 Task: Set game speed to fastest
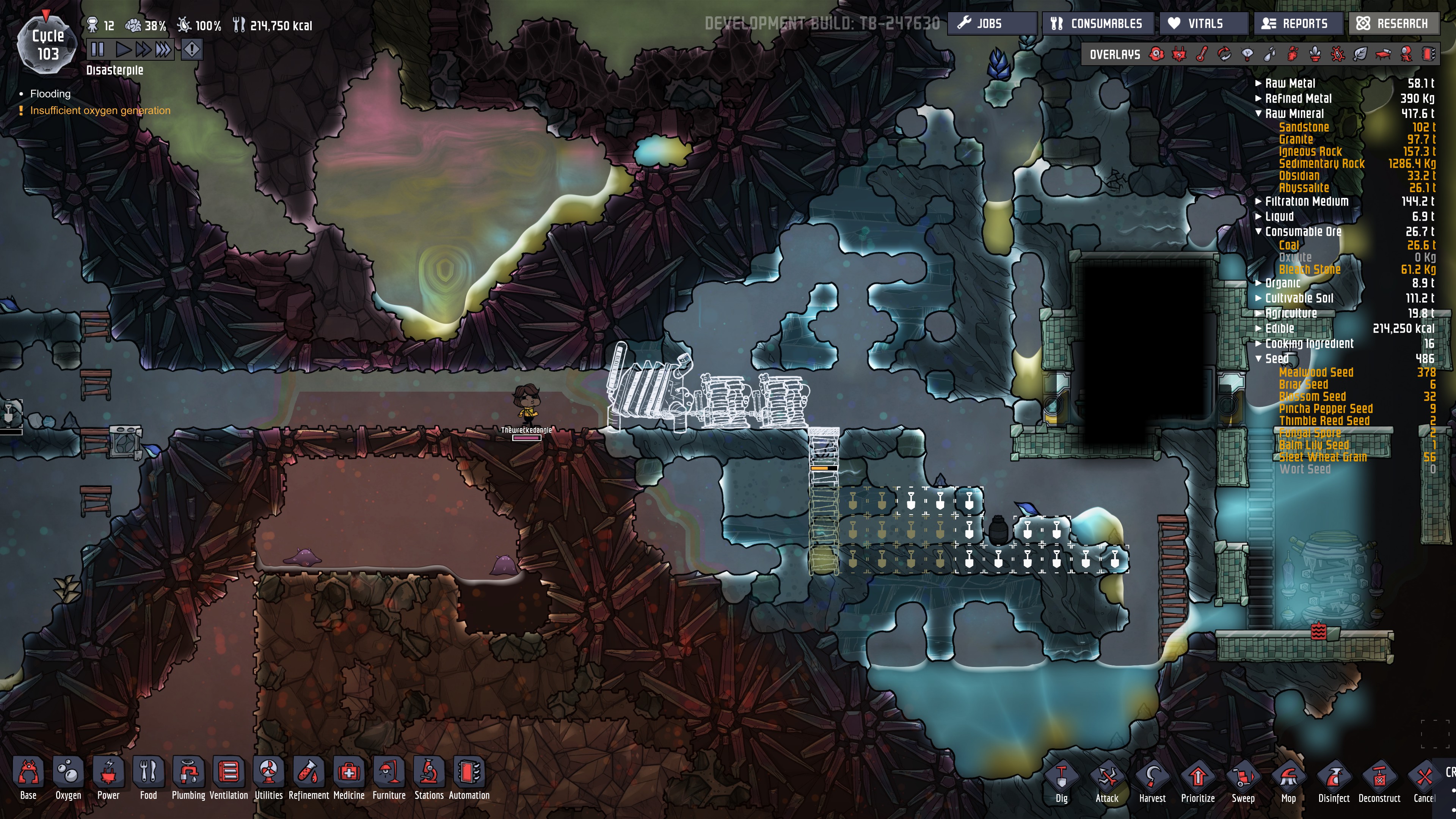click(163, 50)
